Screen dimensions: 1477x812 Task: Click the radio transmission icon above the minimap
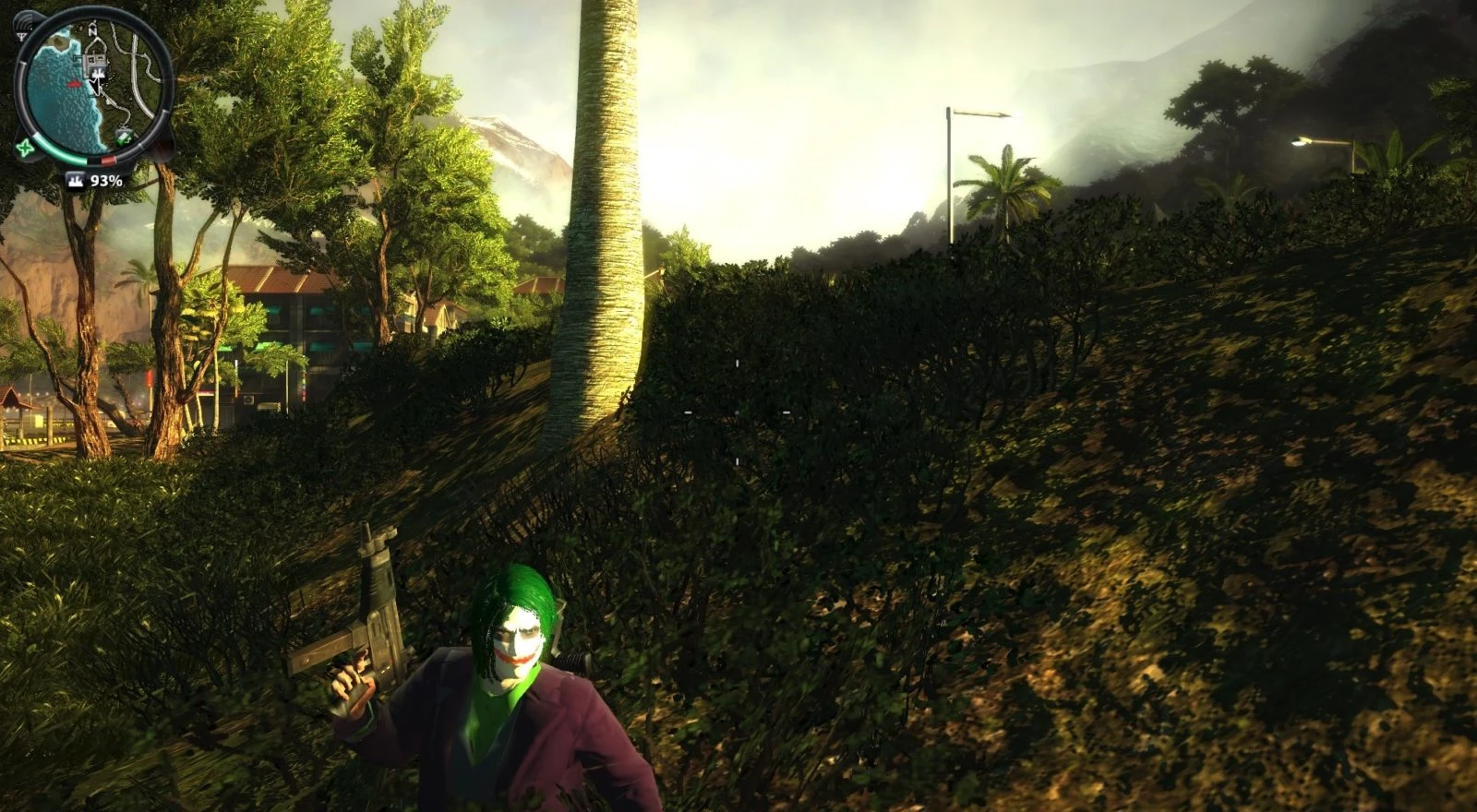[x=23, y=28]
